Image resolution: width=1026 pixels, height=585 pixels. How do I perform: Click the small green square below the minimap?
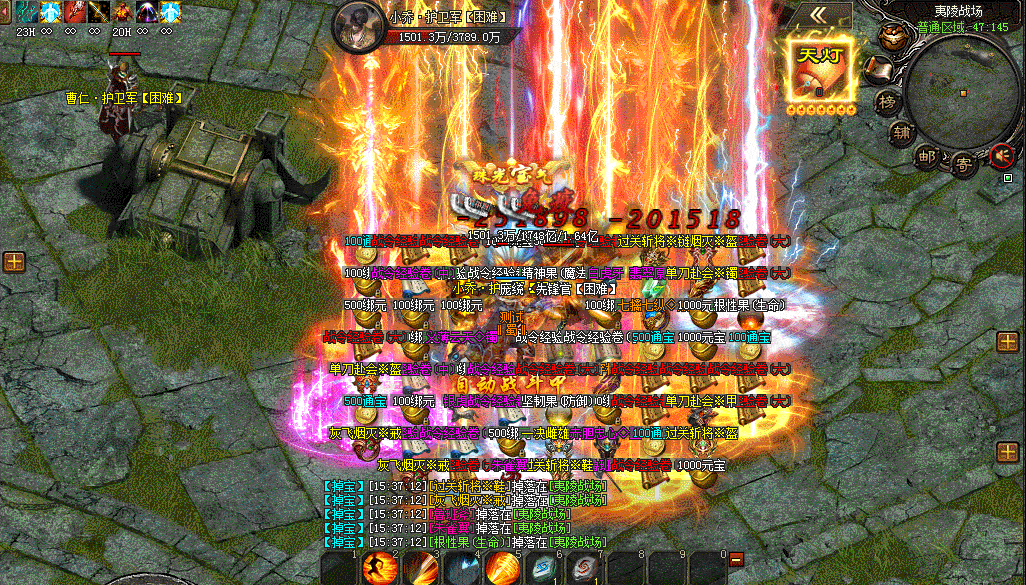tap(1008, 178)
